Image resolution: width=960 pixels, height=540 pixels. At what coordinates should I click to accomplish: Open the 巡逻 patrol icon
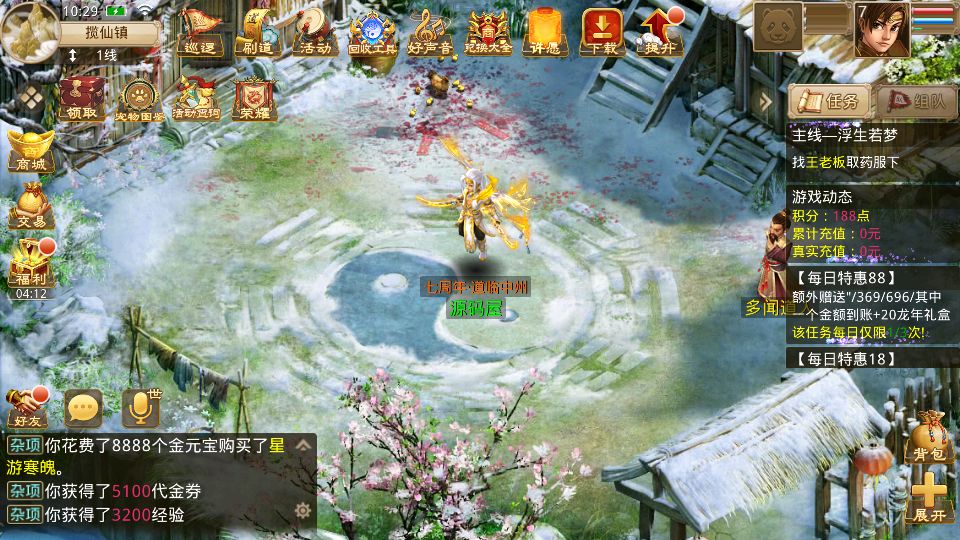coord(199,31)
